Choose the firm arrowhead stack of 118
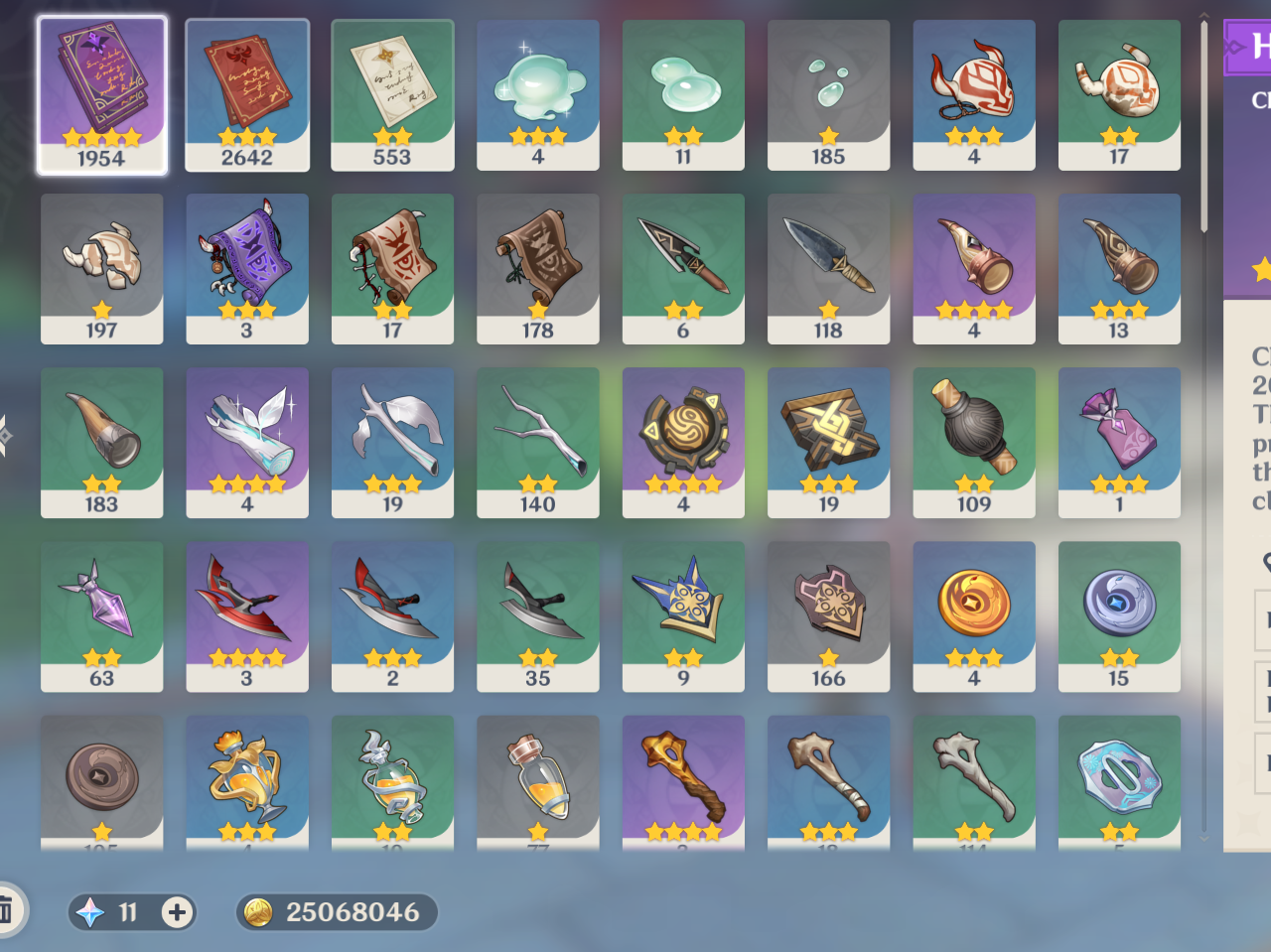The image size is (1271, 952). (x=828, y=268)
